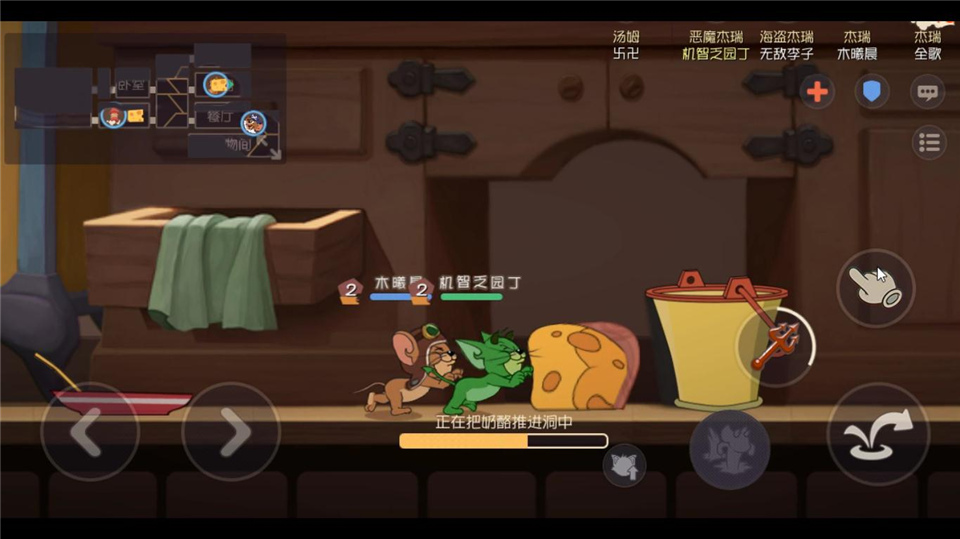Open the chat bubble button
This screenshot has width=960, height=539.
coord(928,92)
